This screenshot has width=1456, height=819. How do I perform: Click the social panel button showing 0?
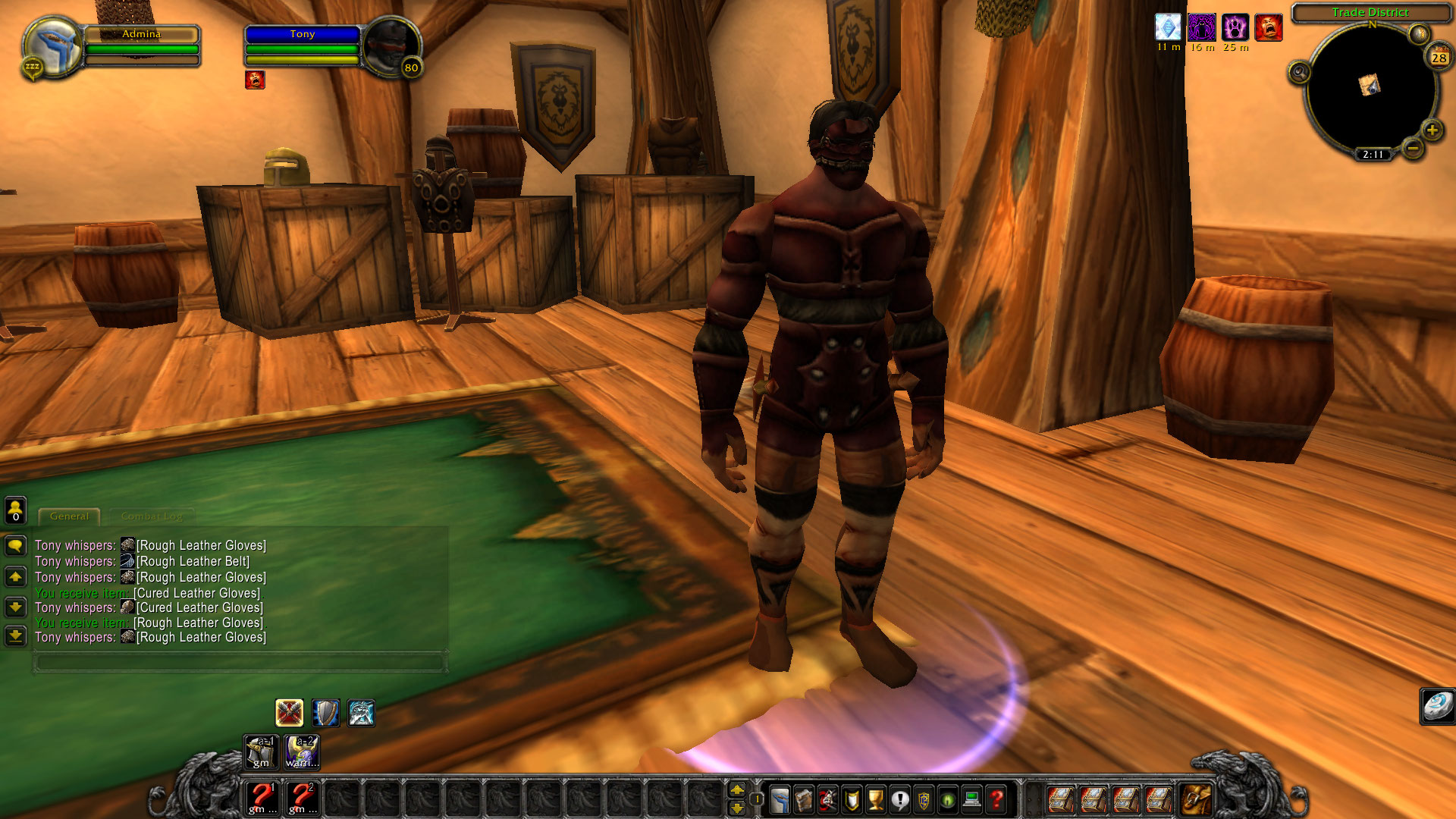tap(15, 511)
